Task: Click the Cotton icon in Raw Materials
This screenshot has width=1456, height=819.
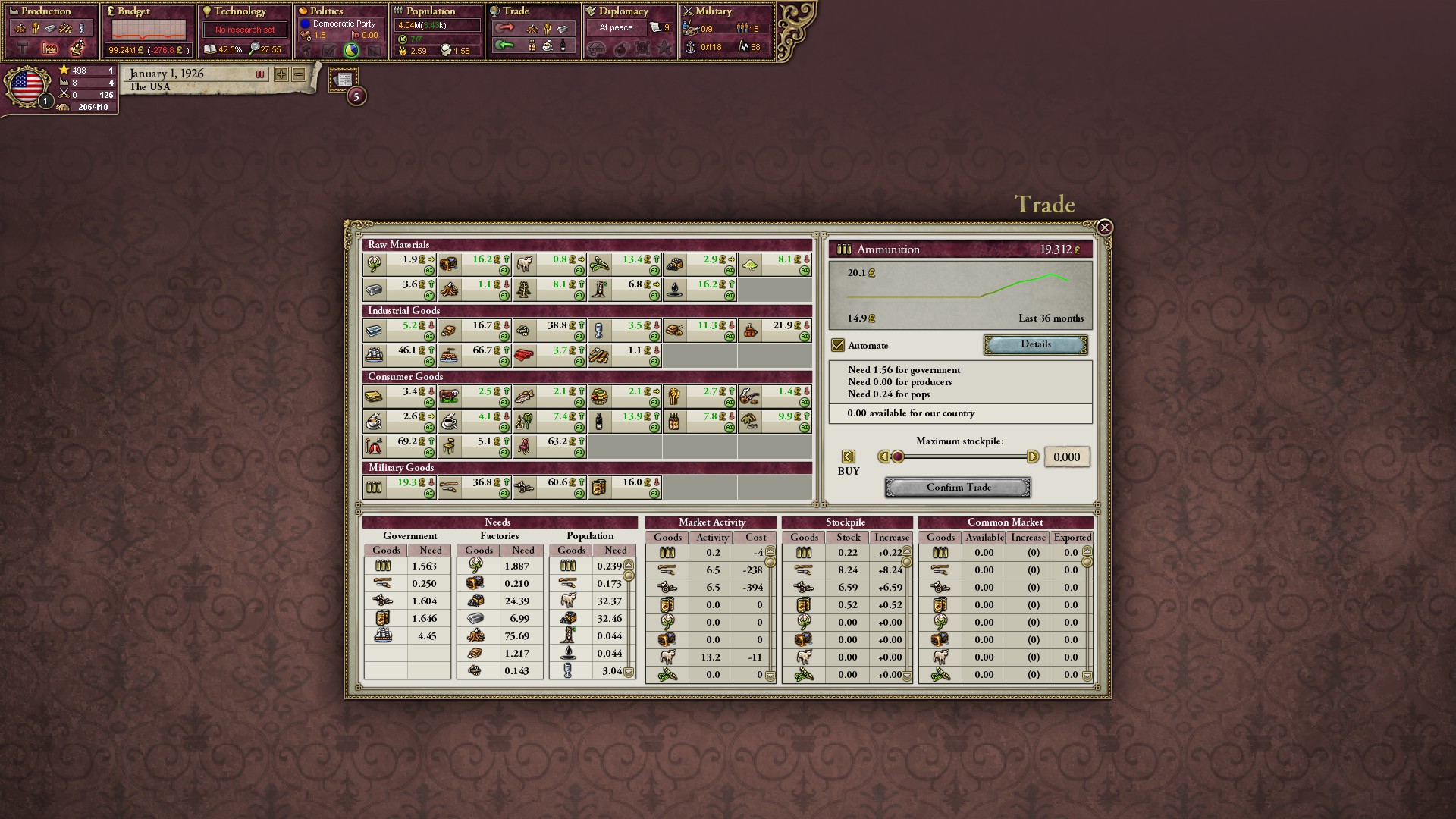Action: 374,263
